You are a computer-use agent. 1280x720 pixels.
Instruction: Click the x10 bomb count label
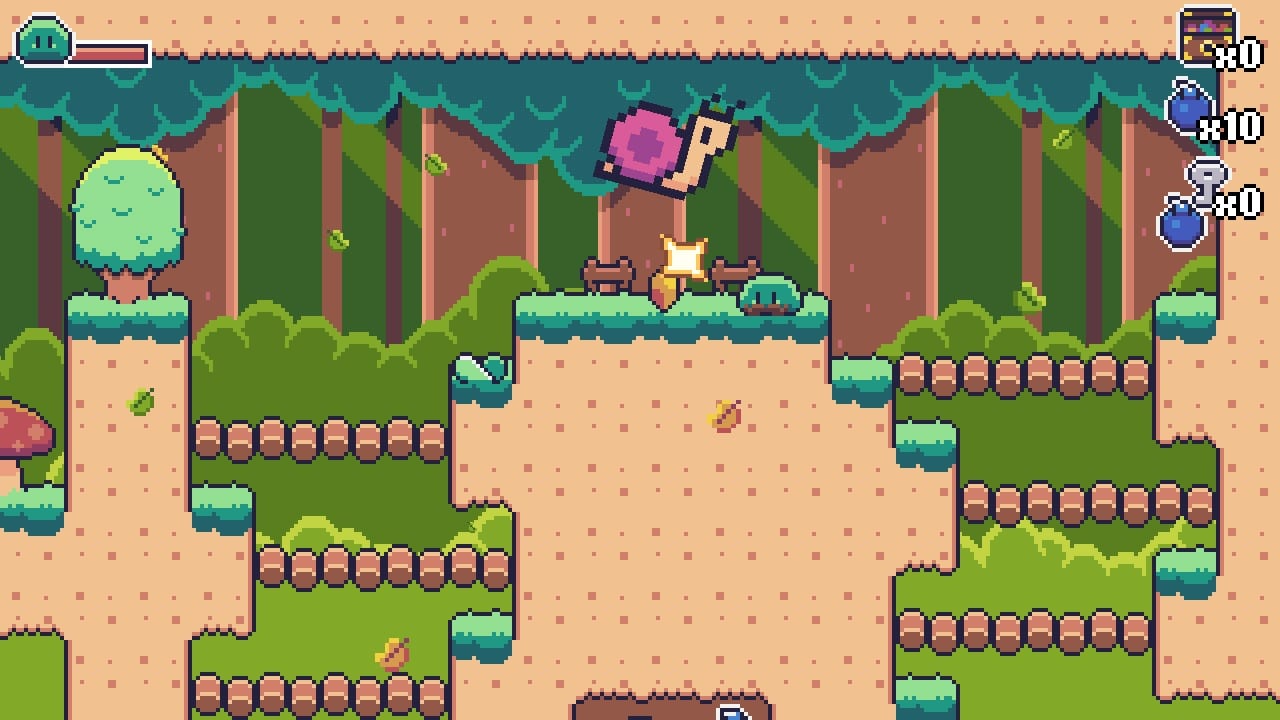[x=1230, y=125]
